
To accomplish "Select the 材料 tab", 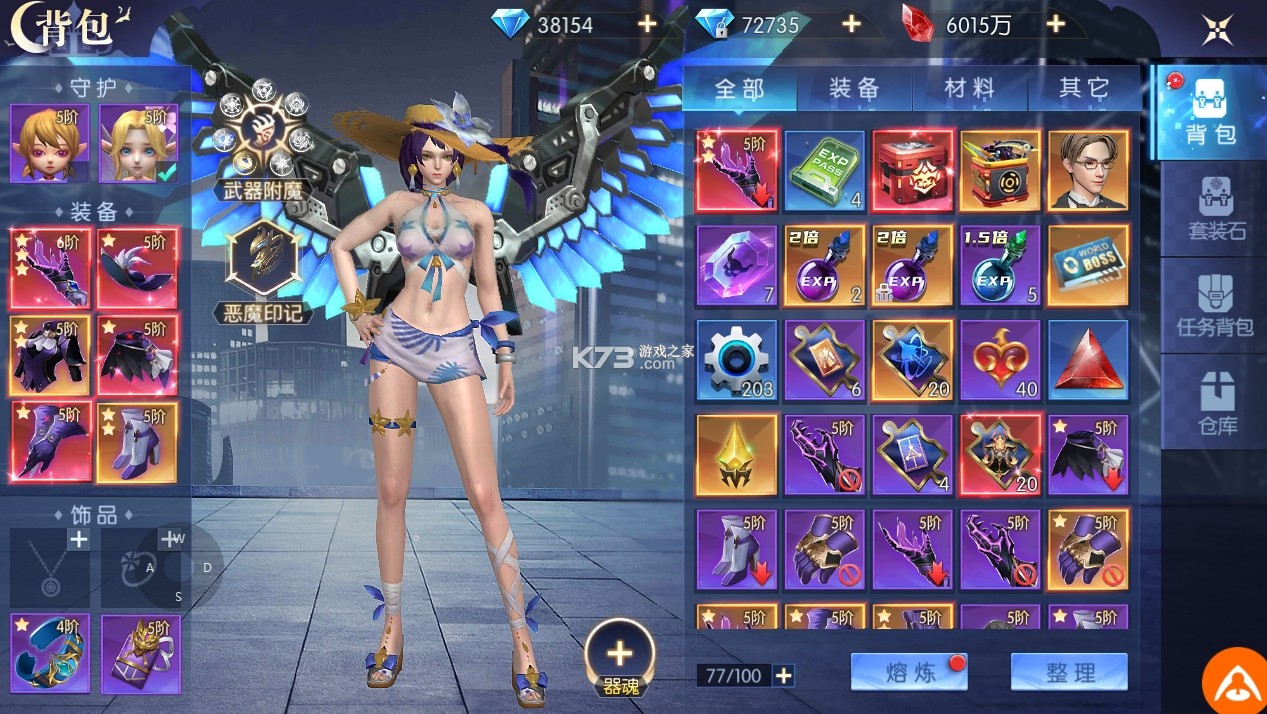I will [969, 89].
